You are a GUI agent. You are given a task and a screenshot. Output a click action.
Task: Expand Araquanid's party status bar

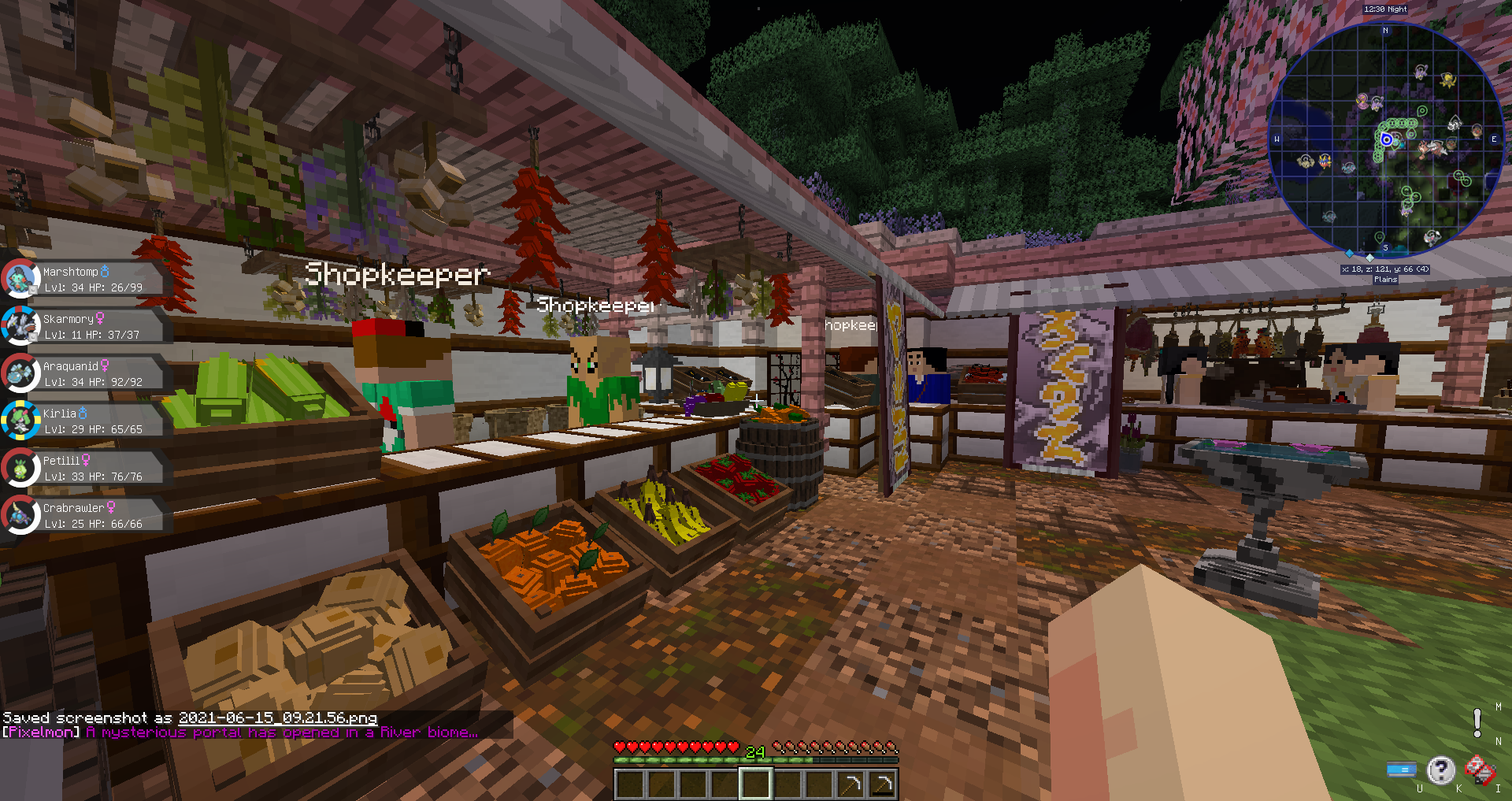coord(94,373)
